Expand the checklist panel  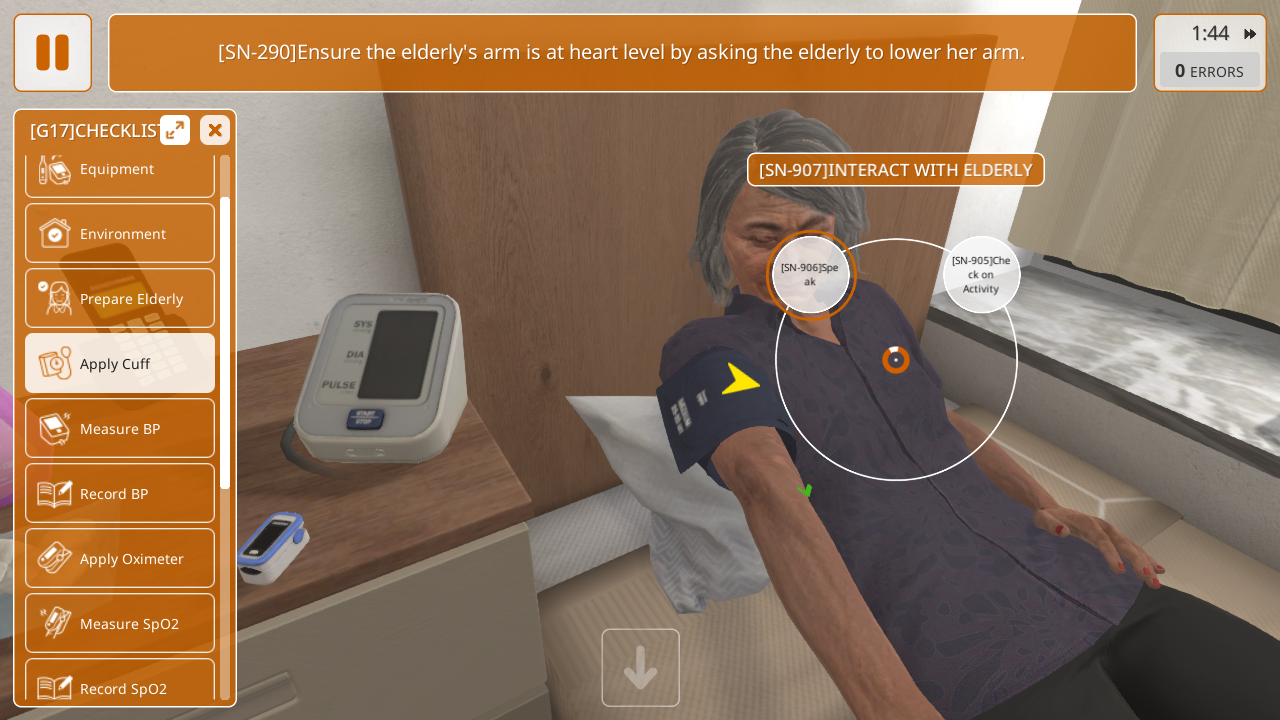(175, 130)
